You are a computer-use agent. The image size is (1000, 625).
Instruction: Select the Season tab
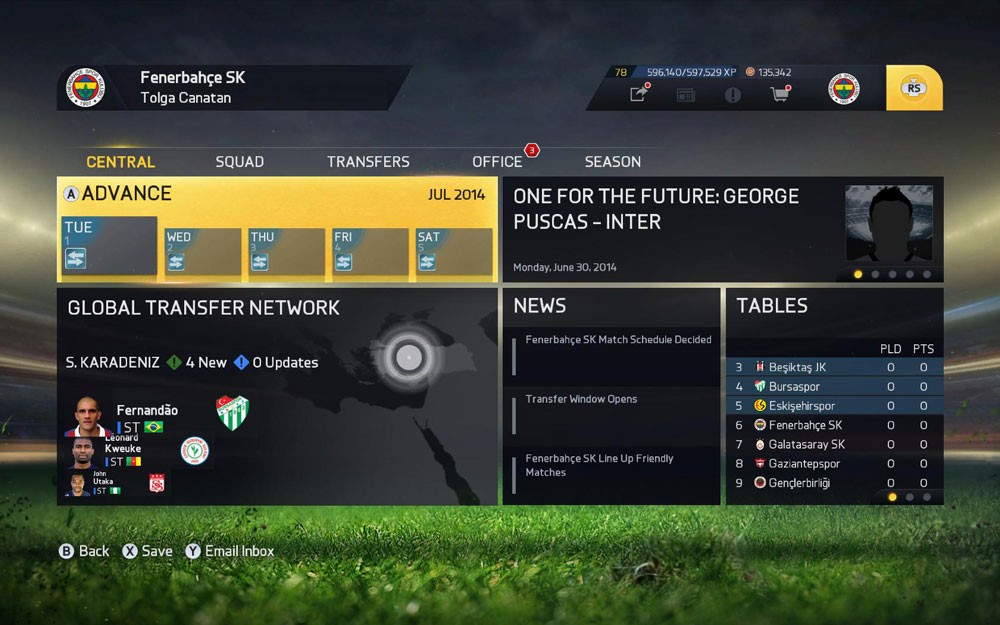[613, 162]
